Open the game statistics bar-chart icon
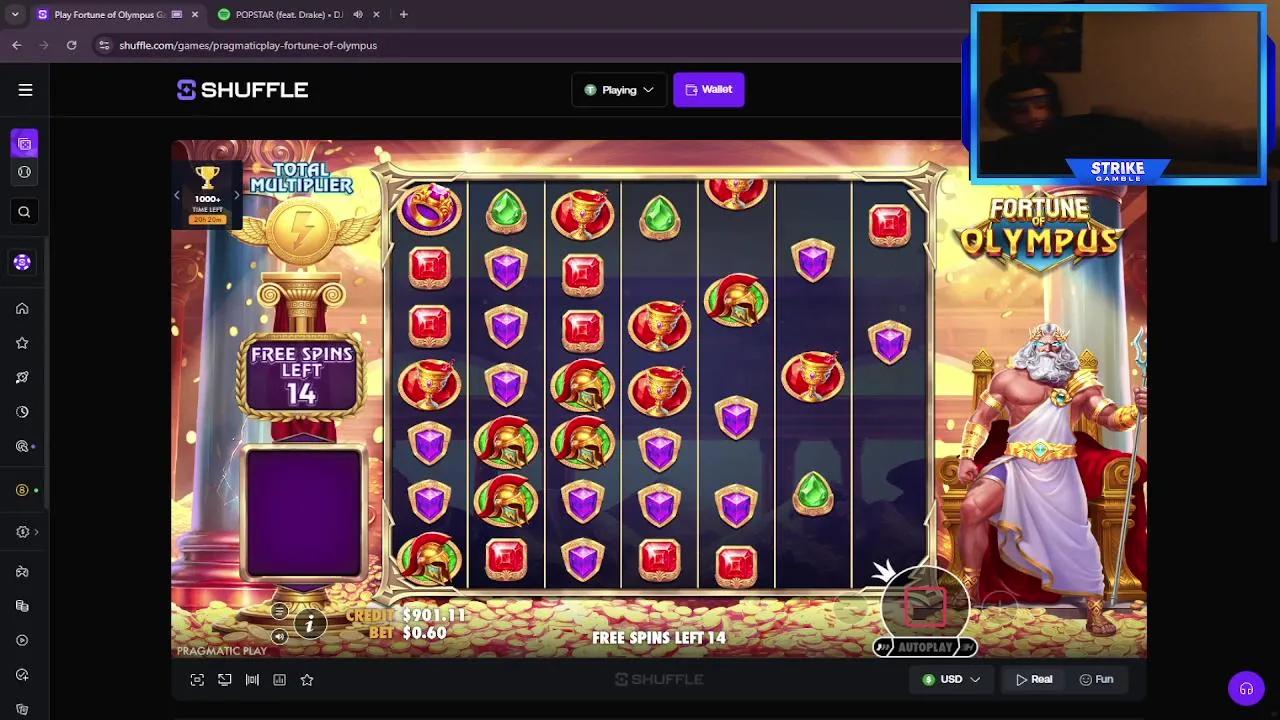The width and height of the screenshot is (1280, 720). point(280,680)
